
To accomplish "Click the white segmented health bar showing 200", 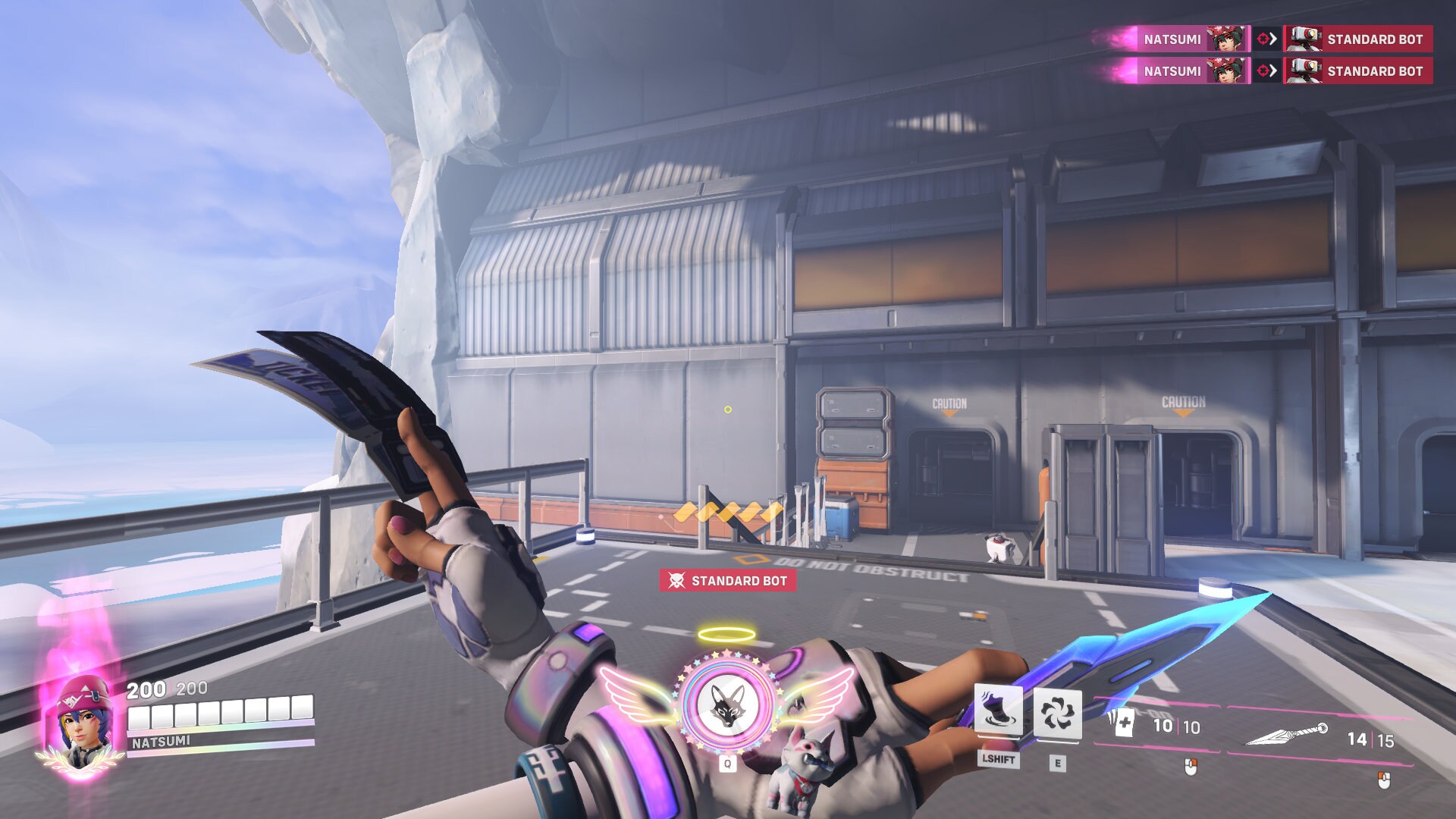I will coord(220,713).
